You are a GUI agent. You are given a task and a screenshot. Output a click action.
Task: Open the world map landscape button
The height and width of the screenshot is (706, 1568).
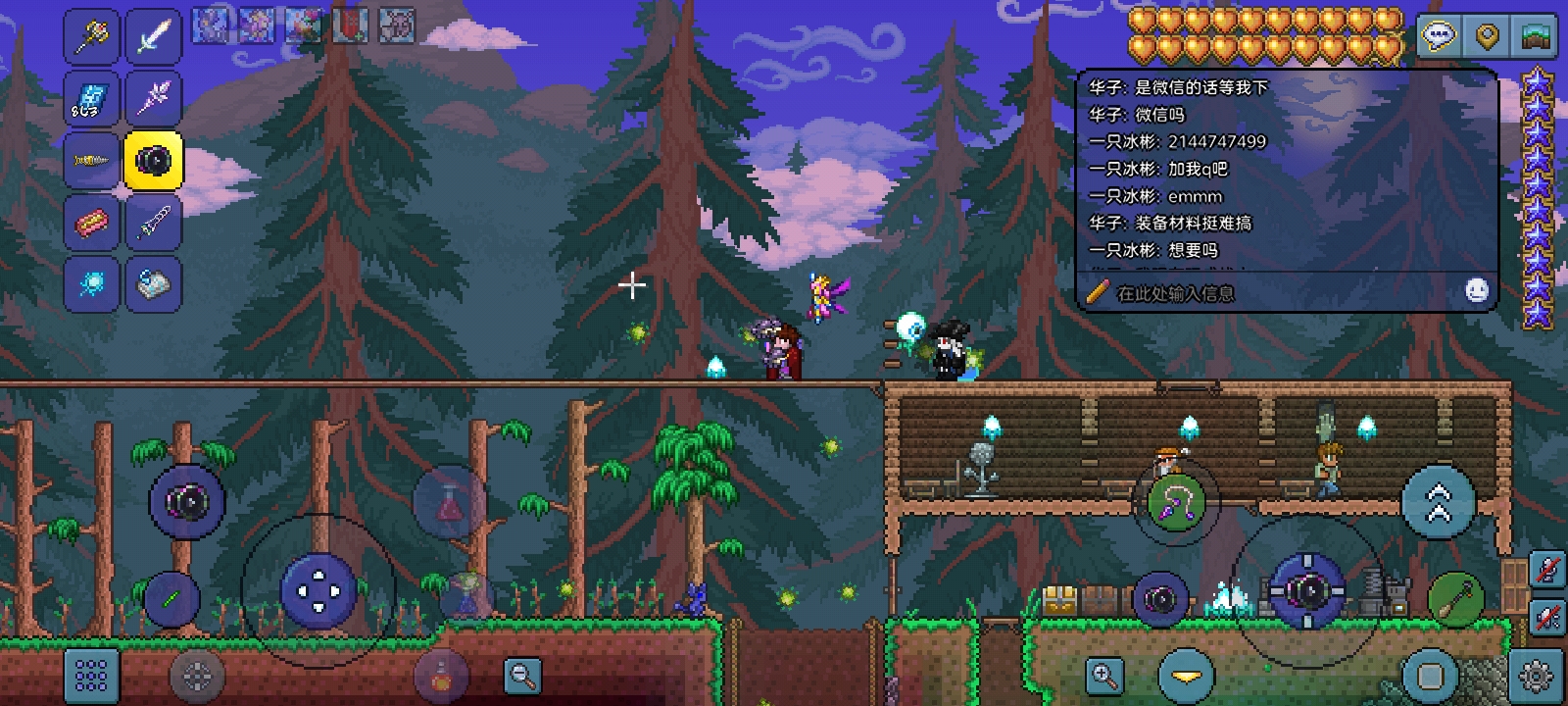(1535, 37)
